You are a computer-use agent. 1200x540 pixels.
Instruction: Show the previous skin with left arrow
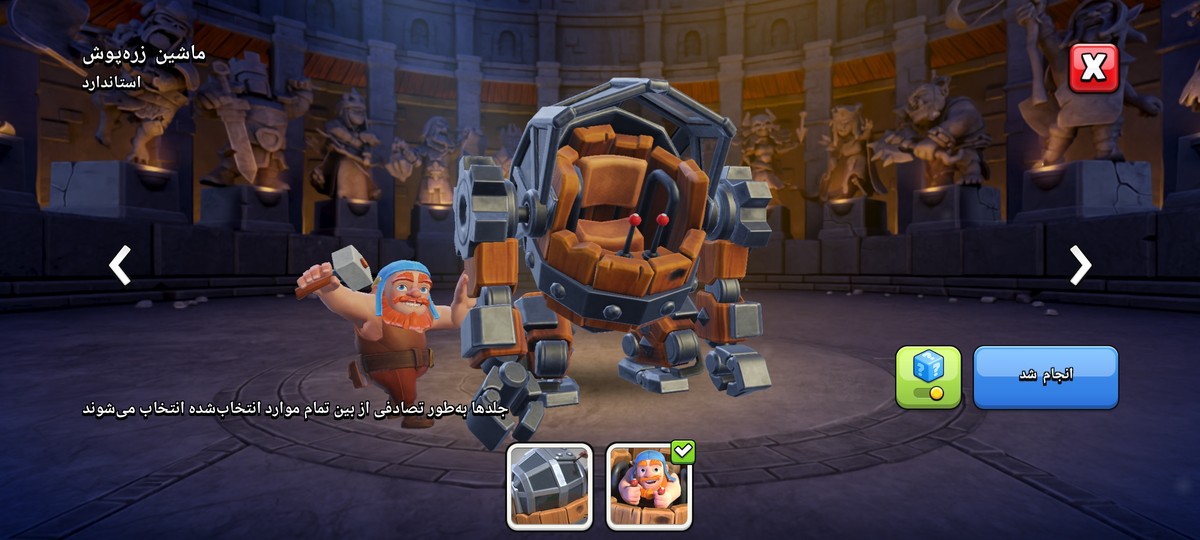click(x=120, y=265)
